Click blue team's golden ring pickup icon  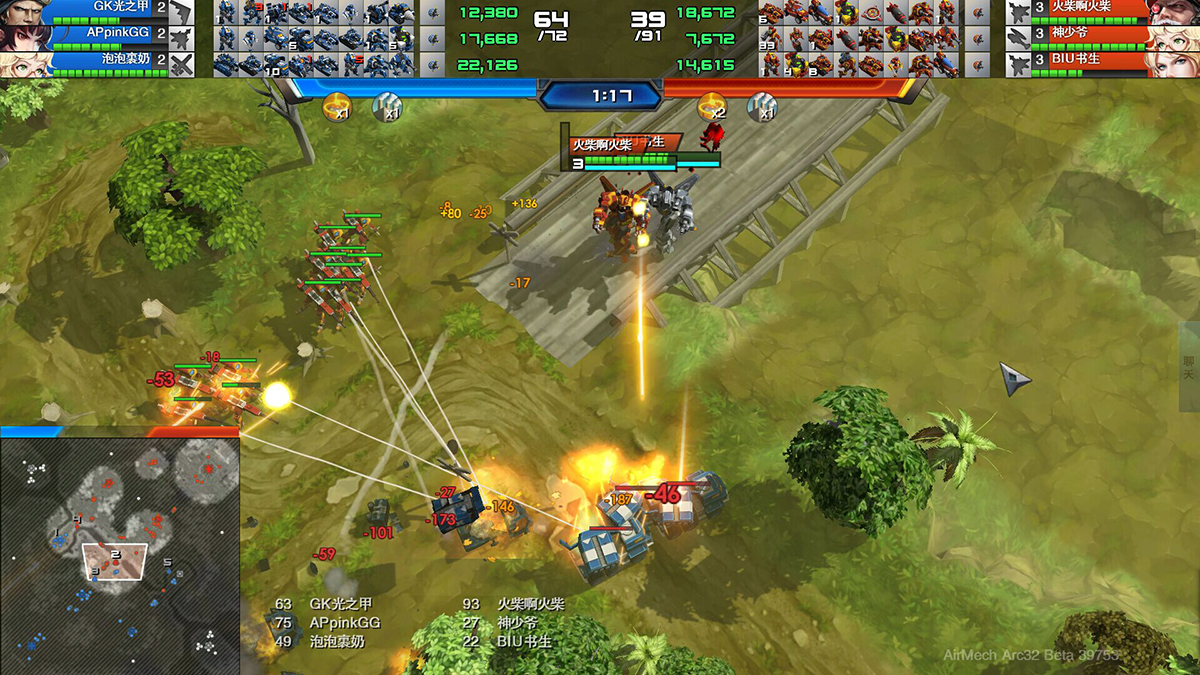(337, 105)
